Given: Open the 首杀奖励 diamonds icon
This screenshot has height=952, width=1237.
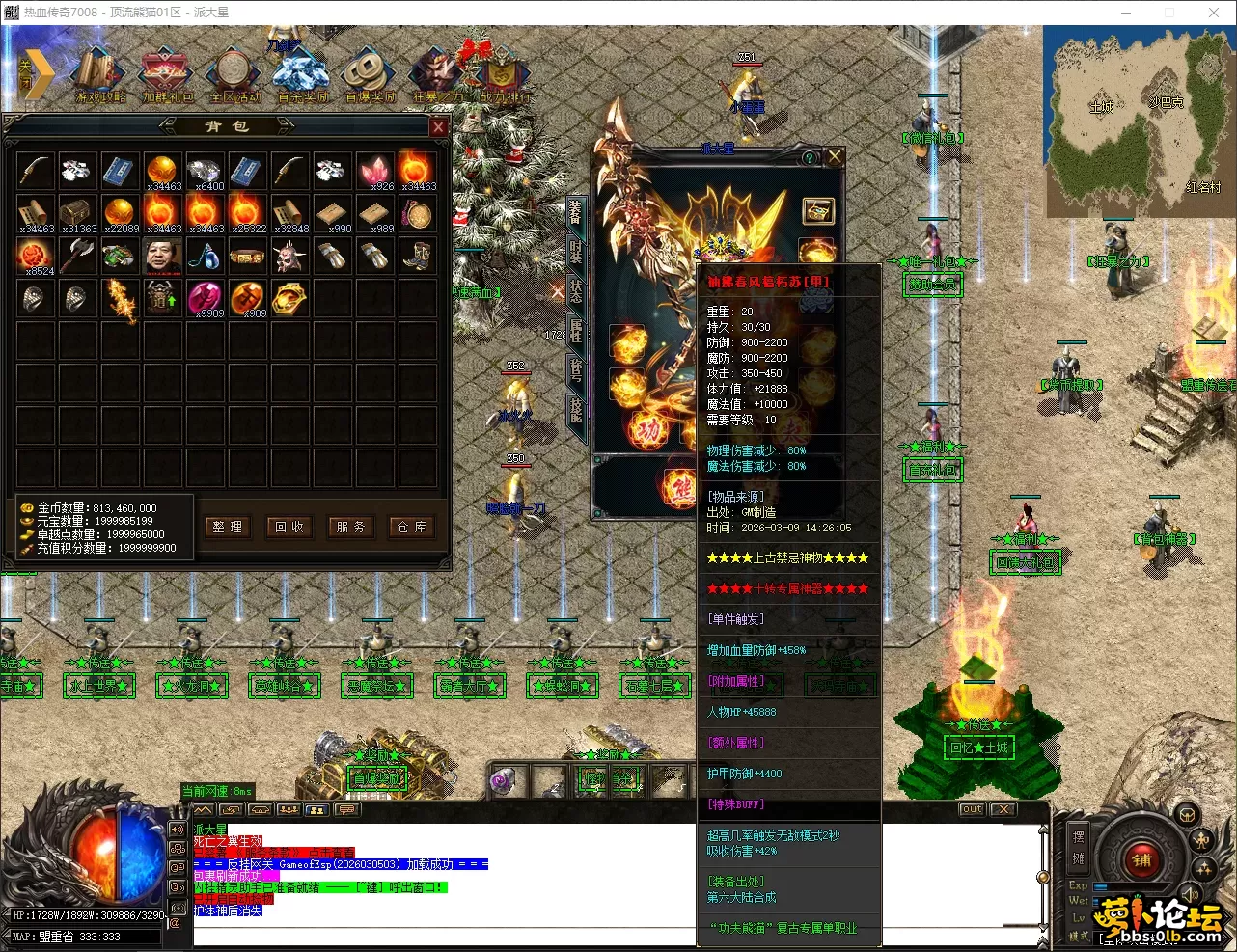Looking at the screenshot, I should point(302,74).
